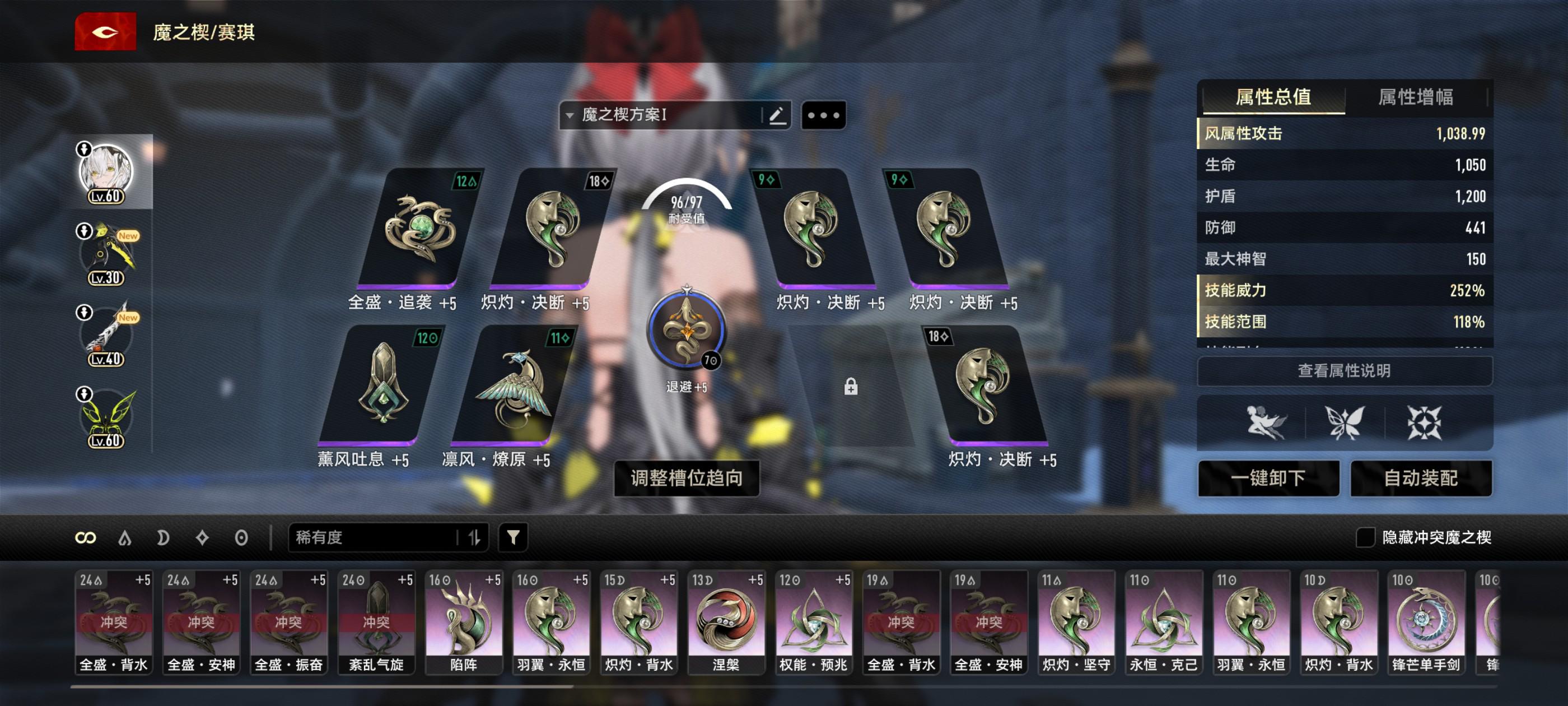This screenshot has width=1568, height=706.
Task: Select the equipped 薰风吐息 wedge slot
Action: [382, 385]
